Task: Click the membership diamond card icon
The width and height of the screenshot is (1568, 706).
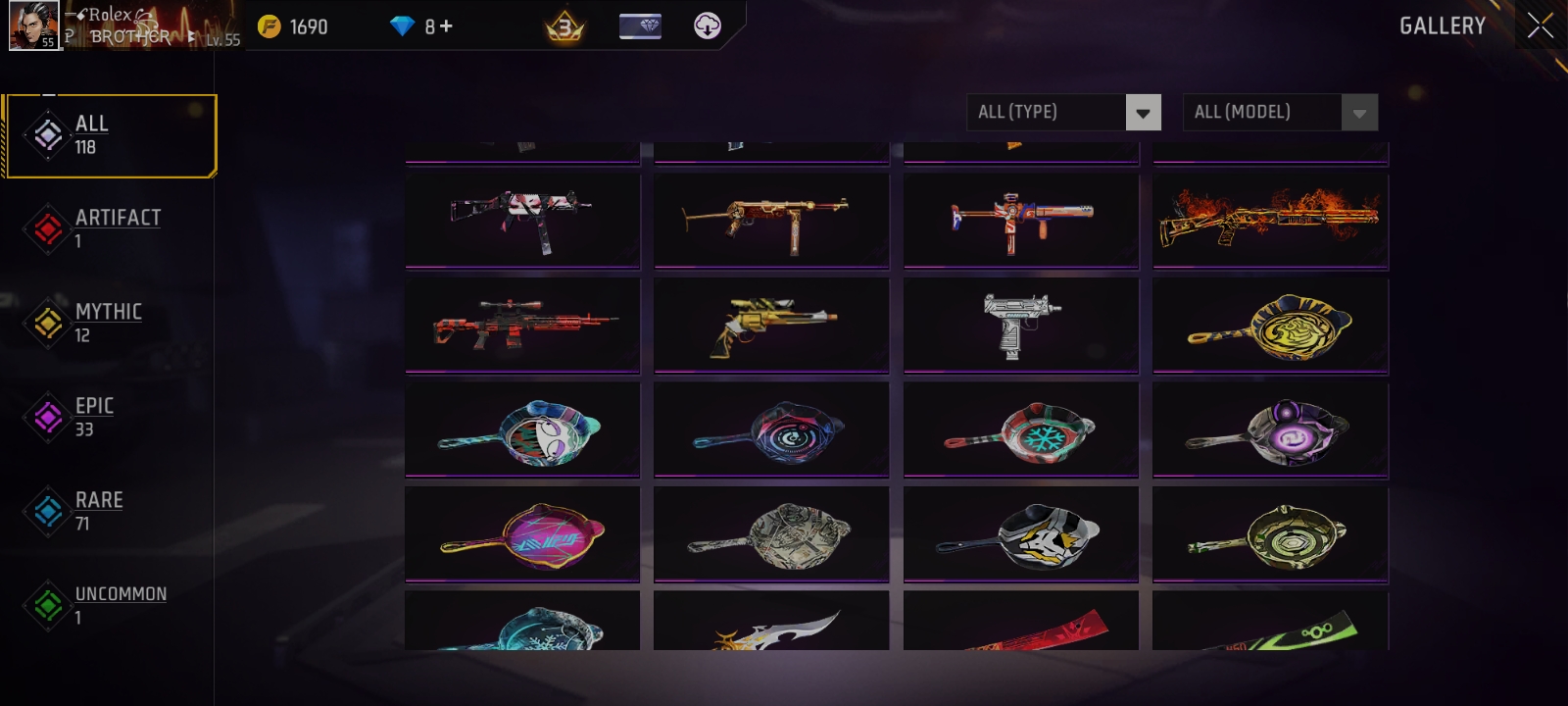Action: 642,26
